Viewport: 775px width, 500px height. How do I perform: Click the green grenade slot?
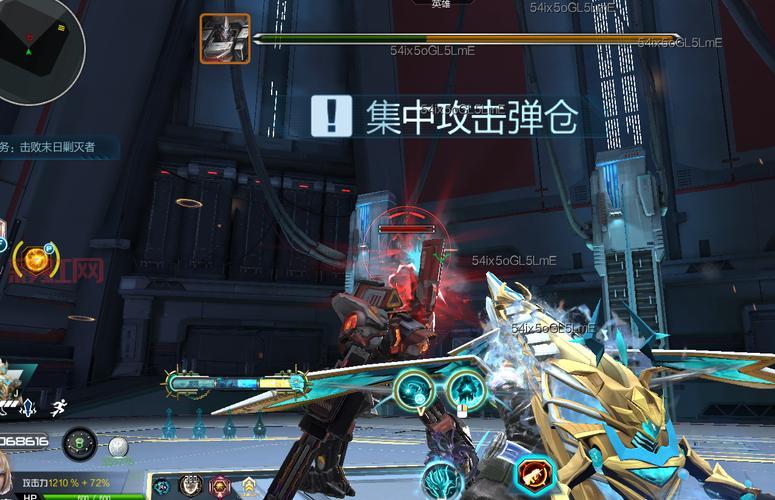(x=80, y=443)
